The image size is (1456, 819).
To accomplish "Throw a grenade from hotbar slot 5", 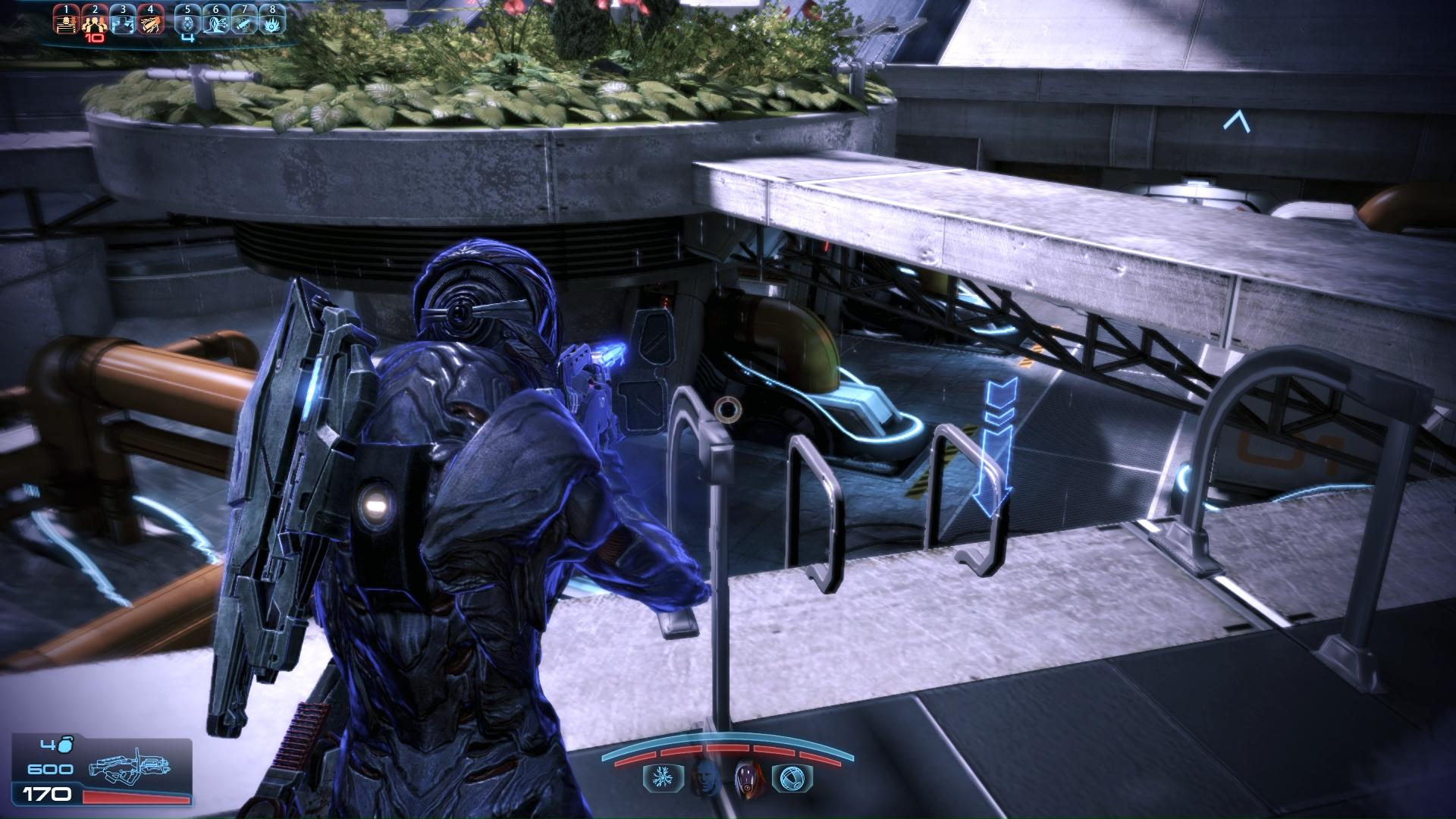I will (188, 22).
